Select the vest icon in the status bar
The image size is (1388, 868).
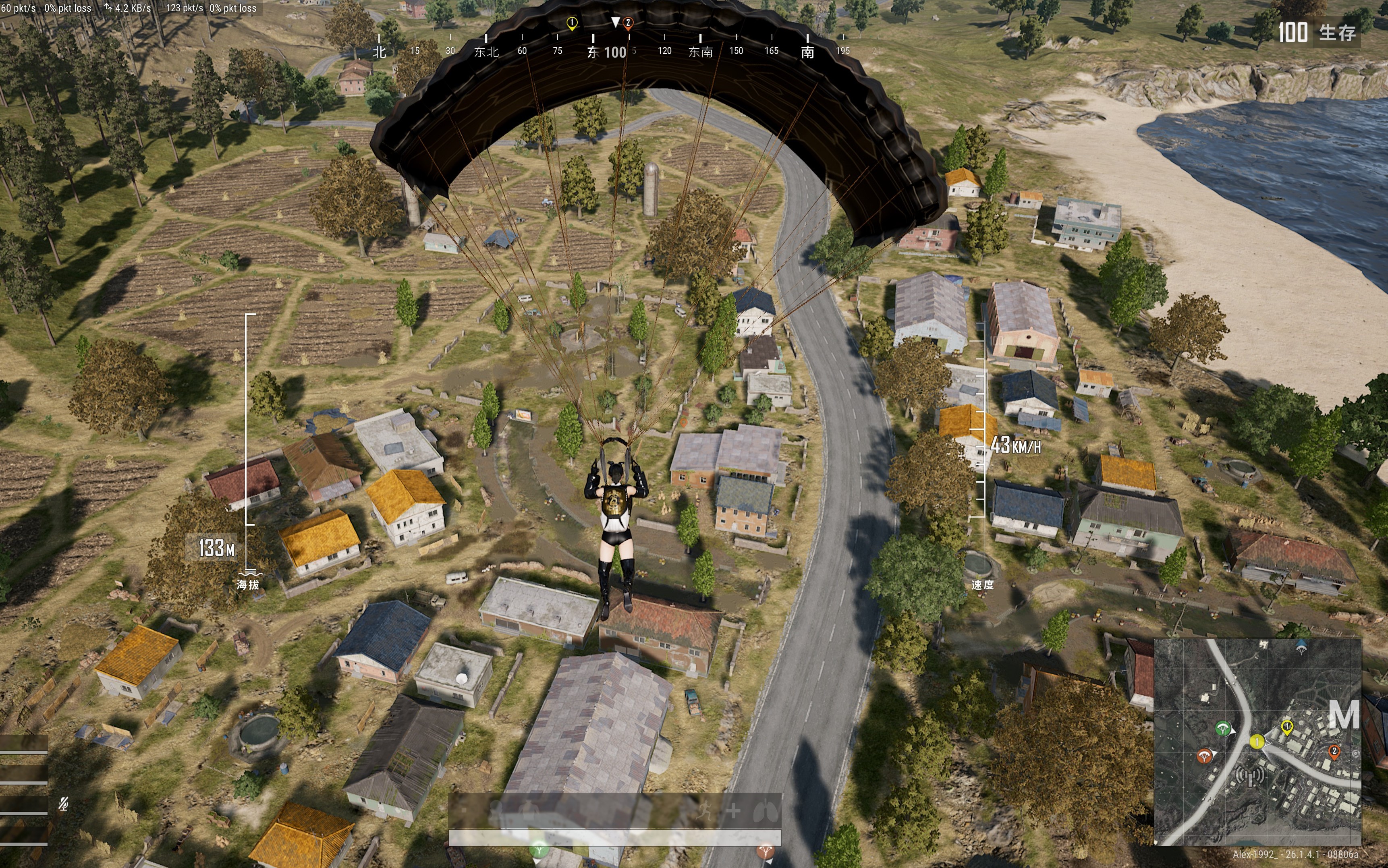tap(529, 810)
